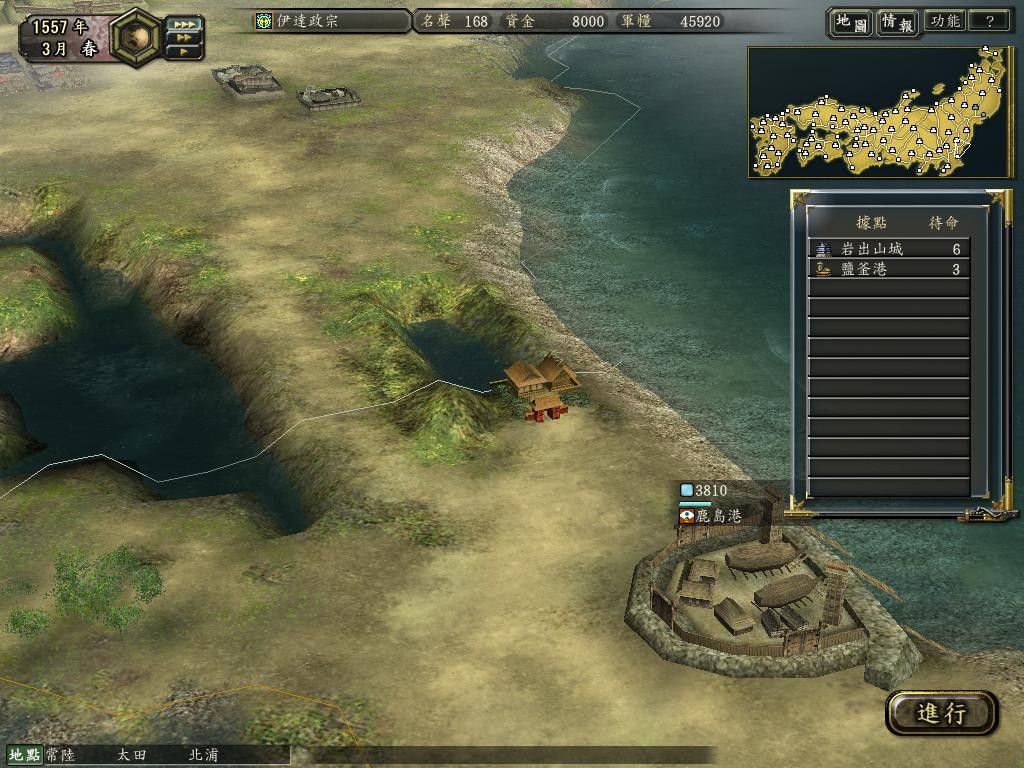Open the 情報 information menu
The width and height of the screenshot is (1024, 768).
point(897,22)
